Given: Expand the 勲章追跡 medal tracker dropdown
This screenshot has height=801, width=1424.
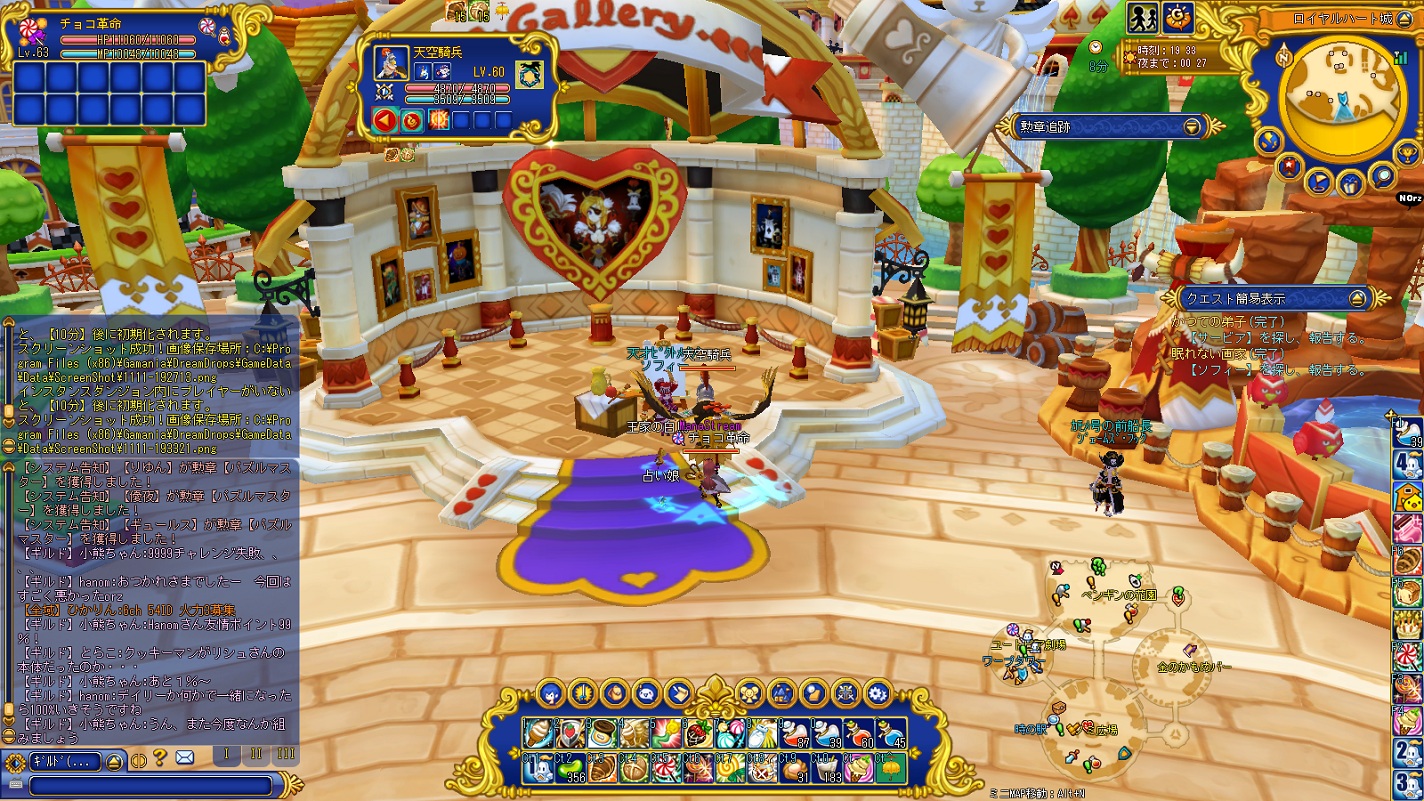Looking at the screenshot, I should (1192, 127).
